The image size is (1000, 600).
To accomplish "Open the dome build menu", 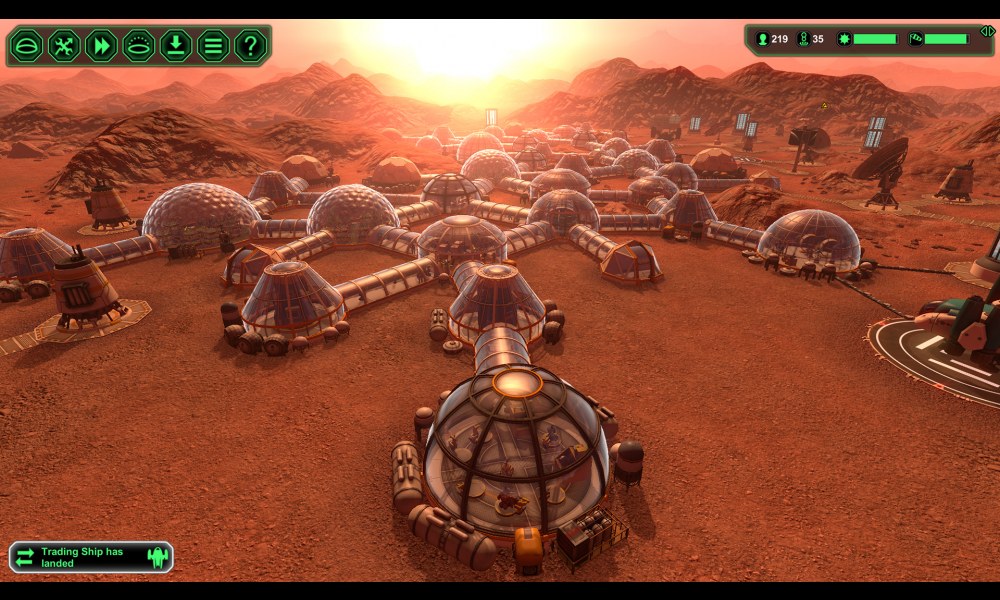I will point(27,45).
